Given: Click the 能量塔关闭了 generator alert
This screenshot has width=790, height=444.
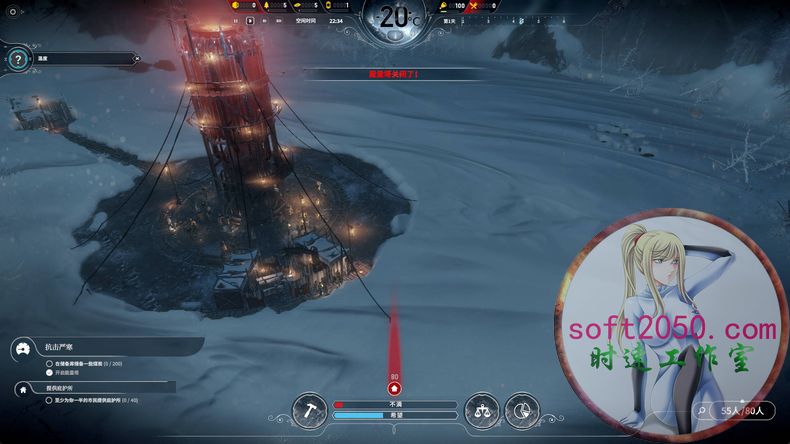Looking at the screenshot, I should 394,74.
